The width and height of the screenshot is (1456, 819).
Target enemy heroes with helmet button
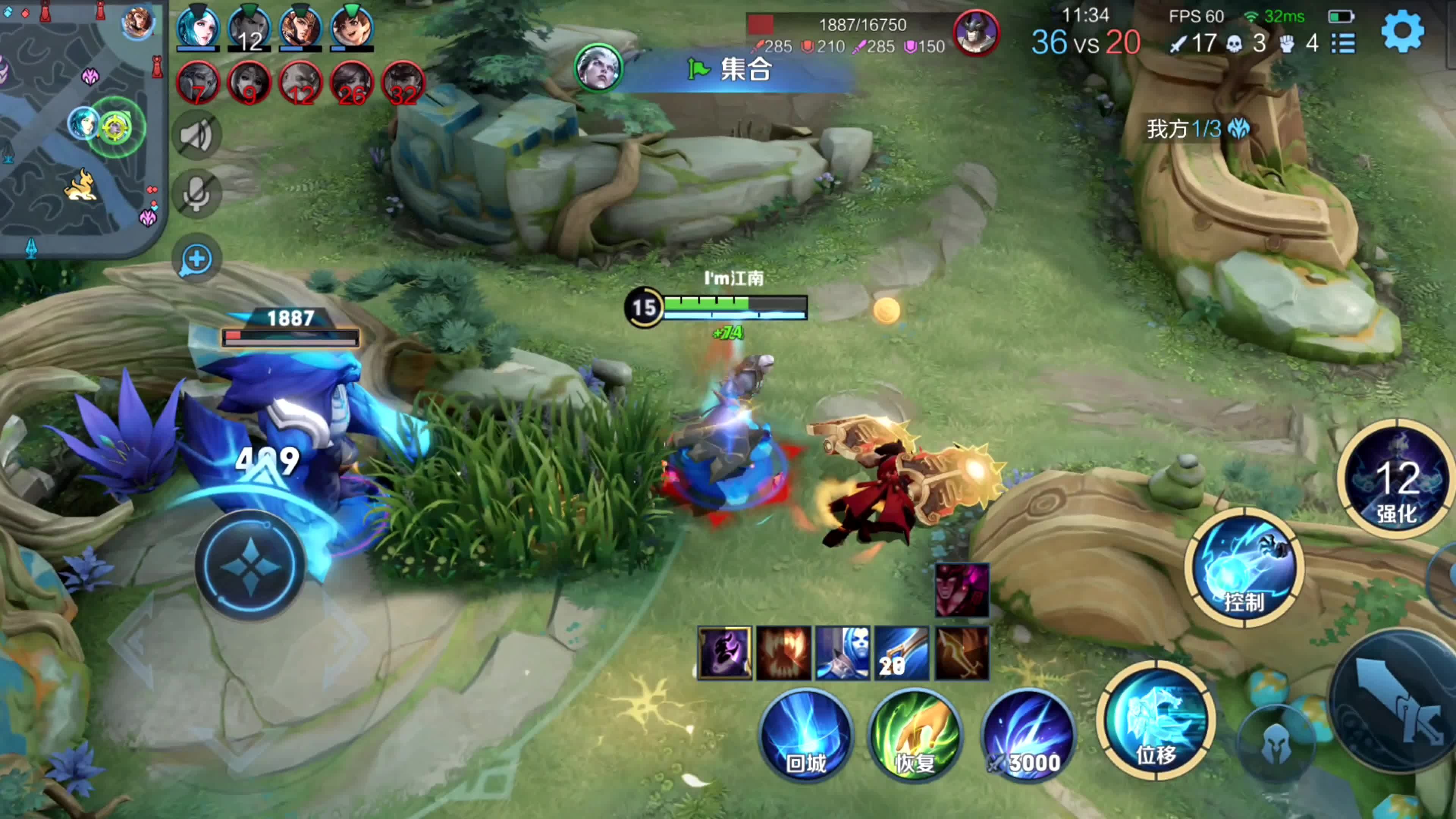1275,743
